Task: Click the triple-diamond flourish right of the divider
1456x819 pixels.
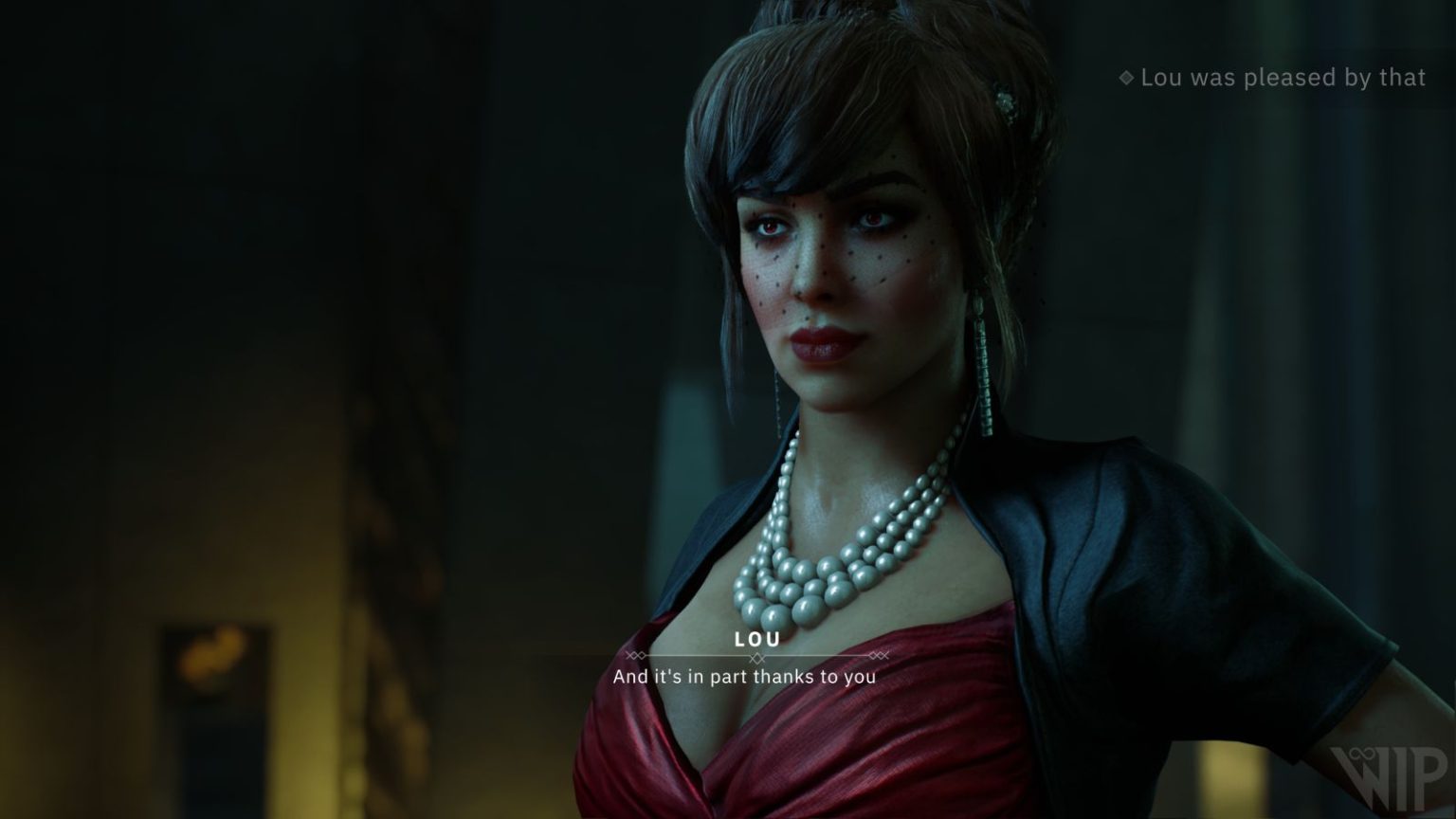Action: coord(879,656)
